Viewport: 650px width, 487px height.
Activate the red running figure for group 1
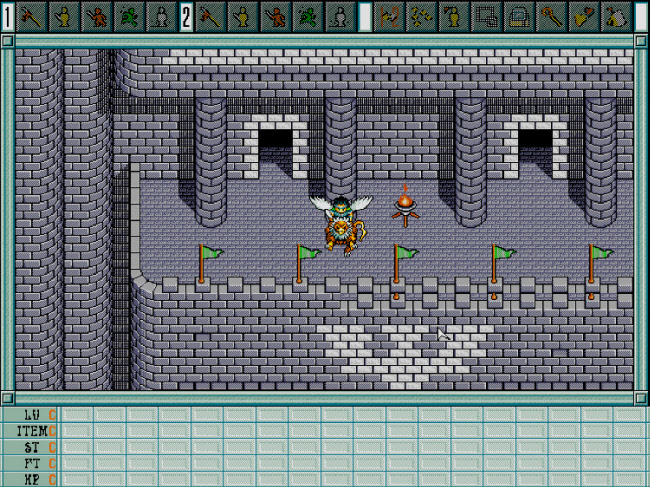tap(96, 15)
